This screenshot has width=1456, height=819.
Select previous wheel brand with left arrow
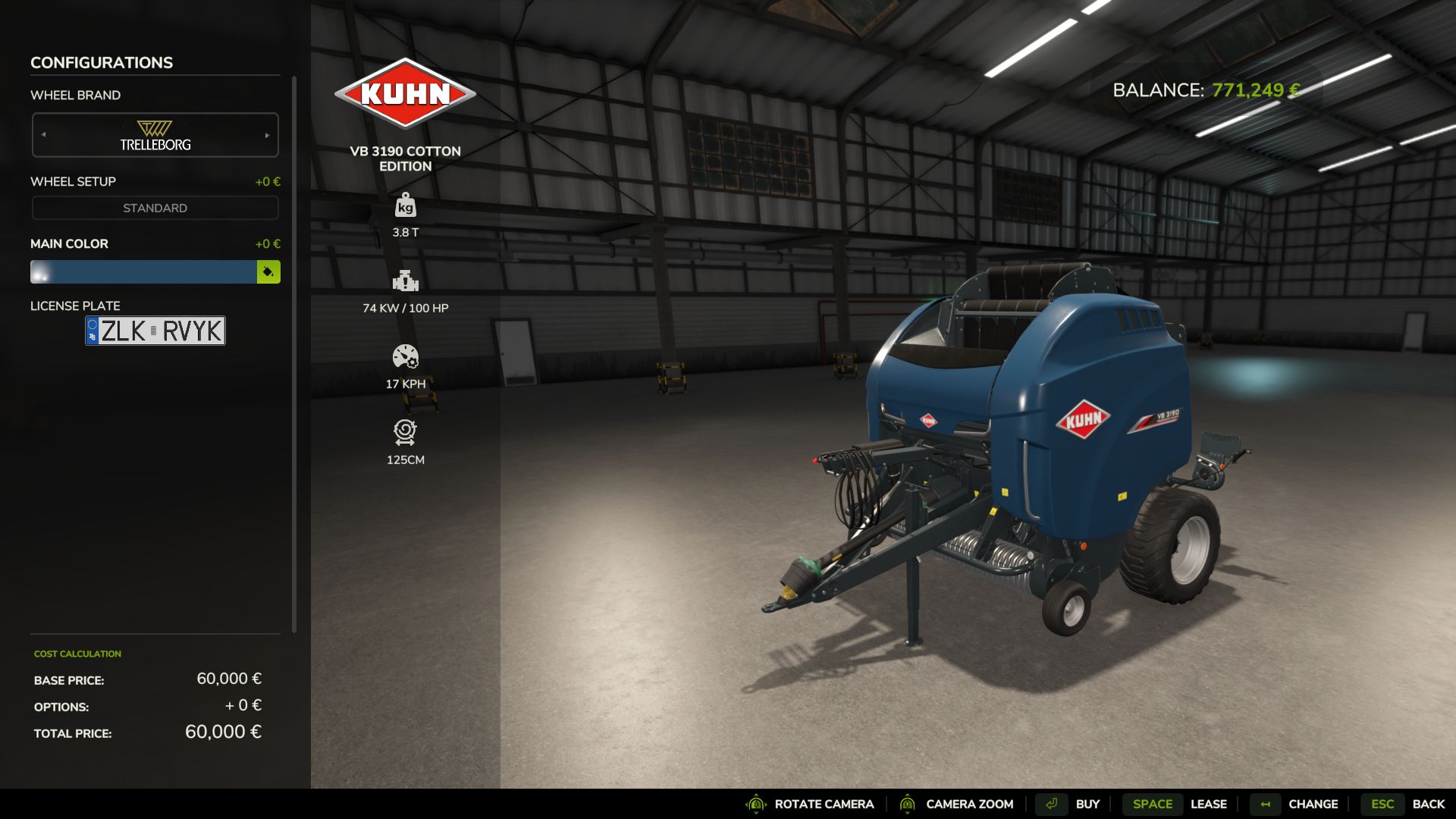(x=44, y=135)
